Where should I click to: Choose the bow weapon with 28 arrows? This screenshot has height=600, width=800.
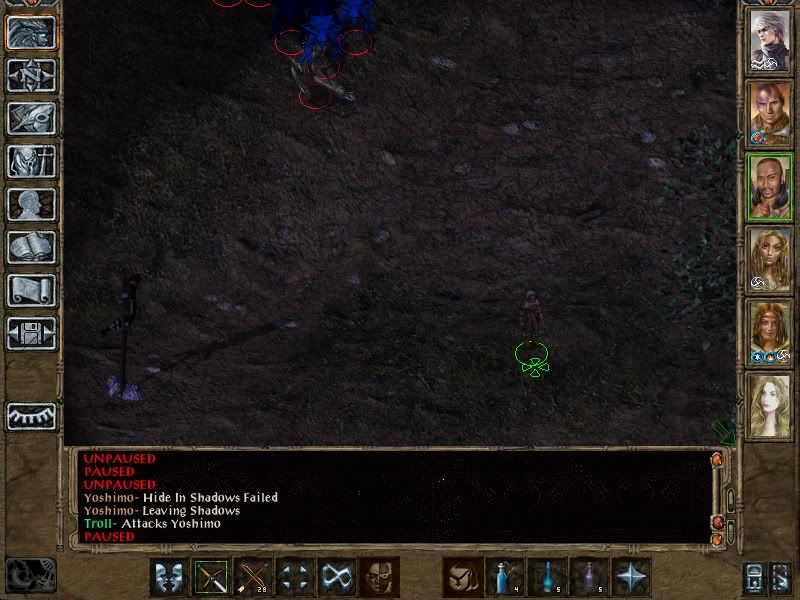pos(254,577)
